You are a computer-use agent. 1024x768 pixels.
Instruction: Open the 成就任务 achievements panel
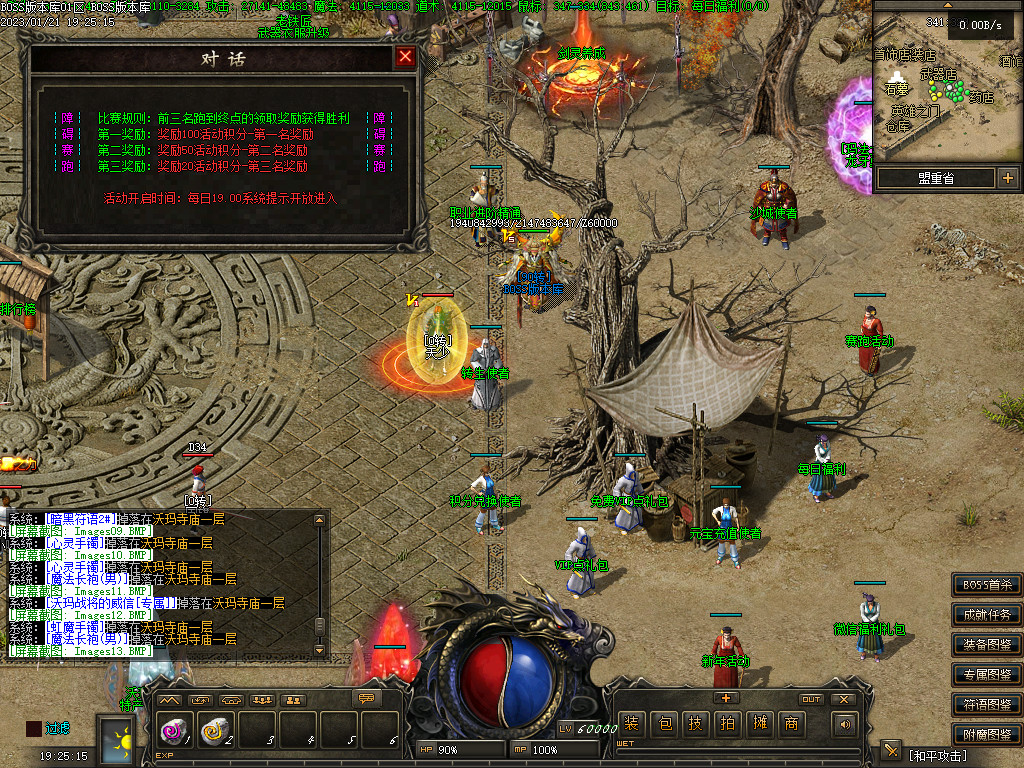pyautogui.click(x=987, y=615)
